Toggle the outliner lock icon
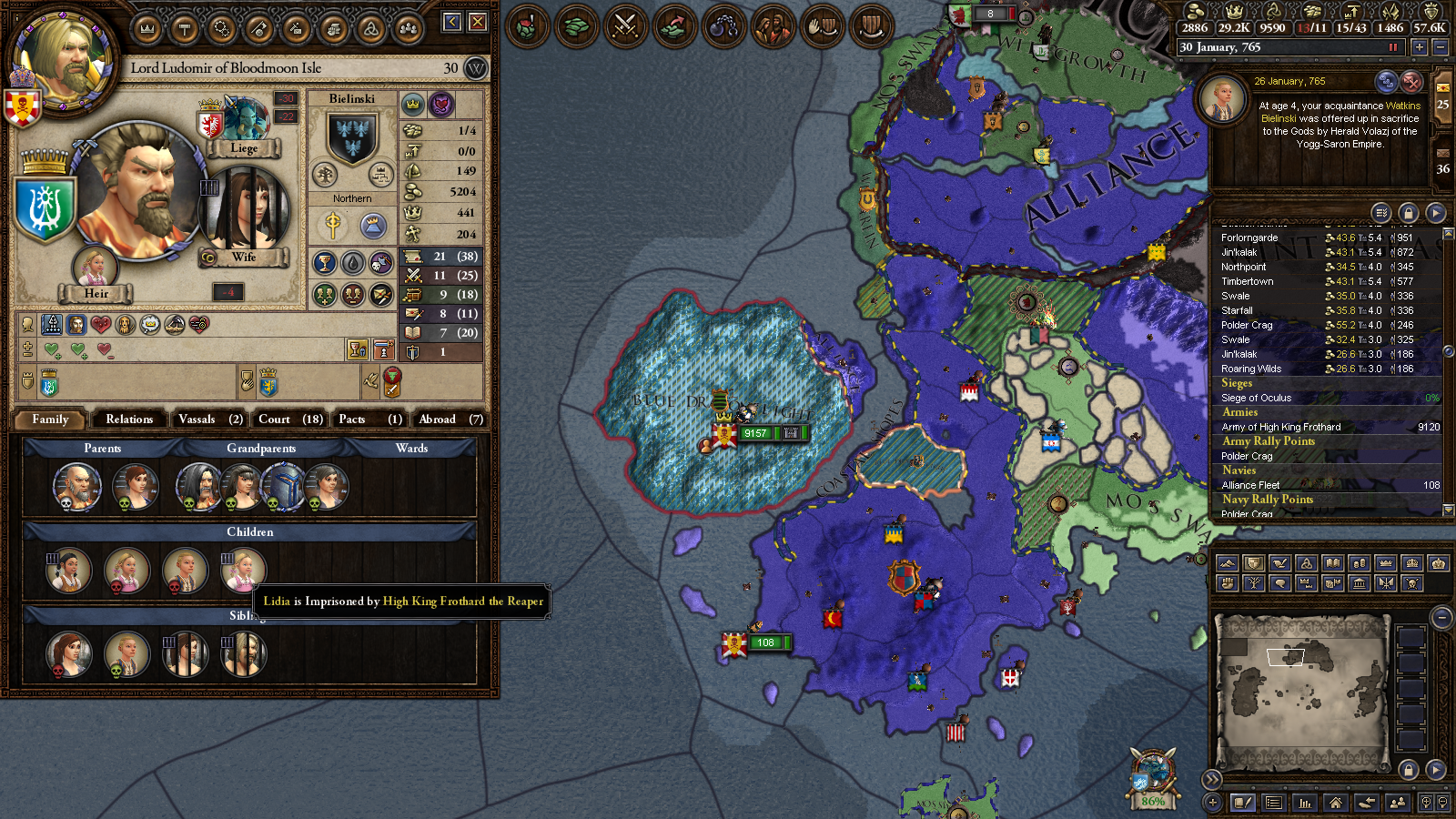 coord(1407,215)
